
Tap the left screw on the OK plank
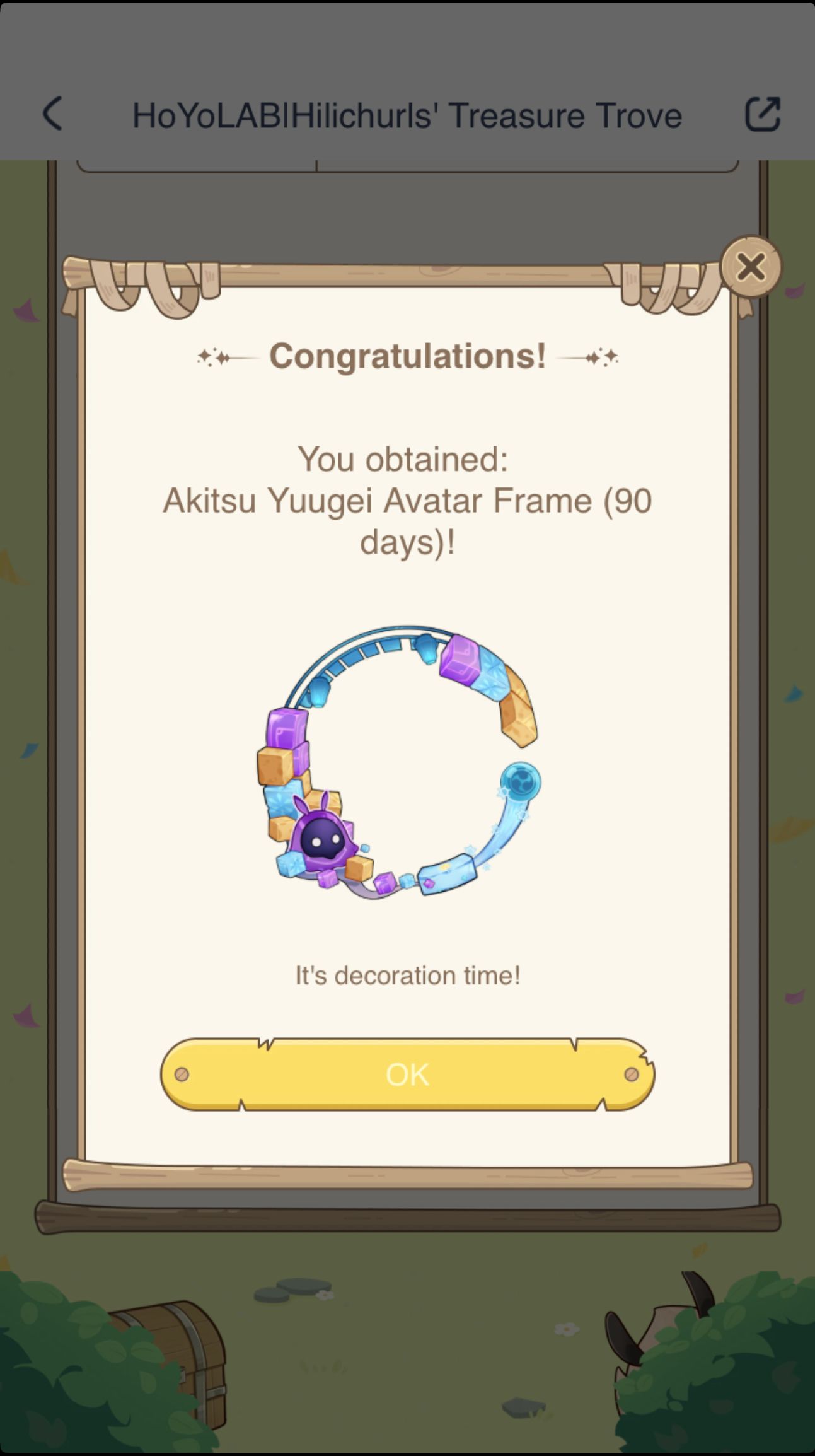tap(182, 1075)
